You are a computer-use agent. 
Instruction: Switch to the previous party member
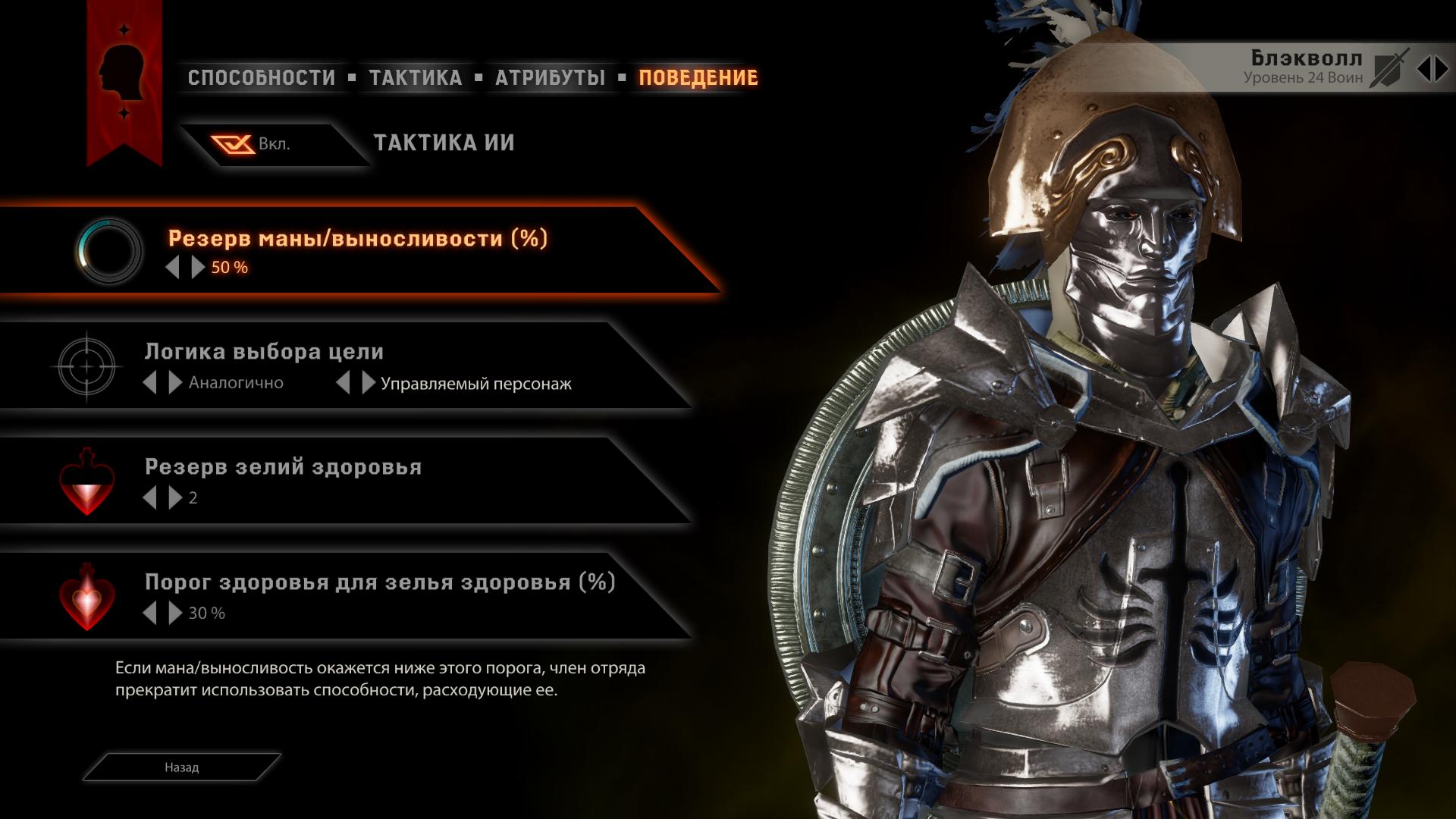(1424, 70)
